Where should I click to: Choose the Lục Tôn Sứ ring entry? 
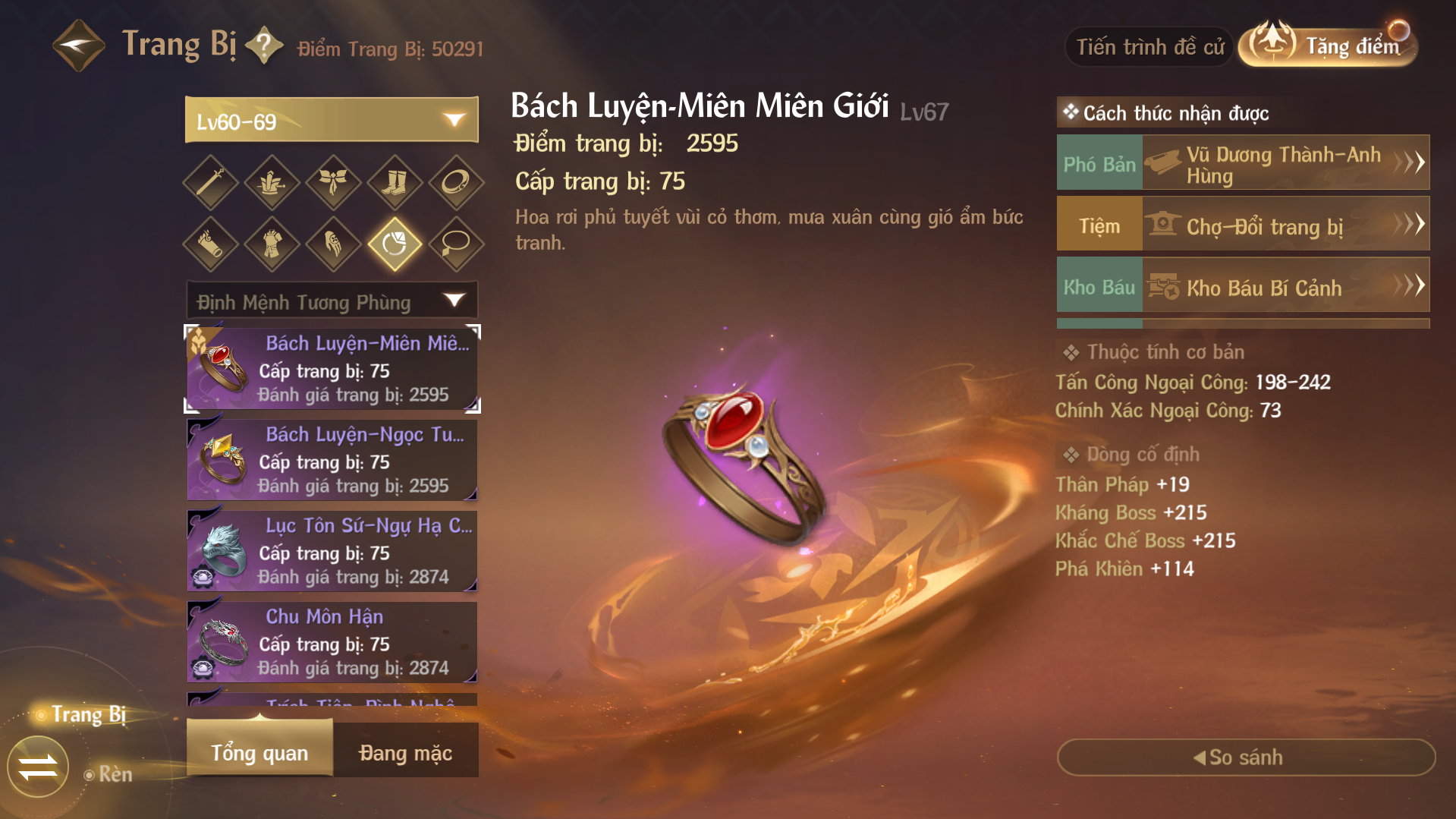coord(332,550)
